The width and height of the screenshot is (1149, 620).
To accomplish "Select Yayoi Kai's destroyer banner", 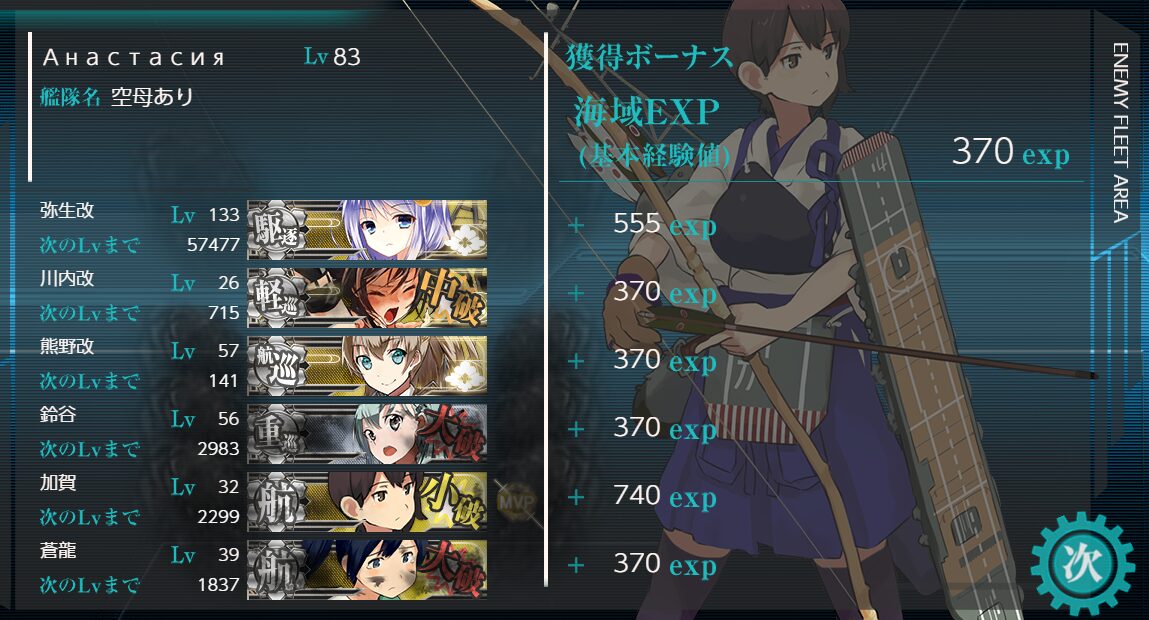I will point(367,229).
